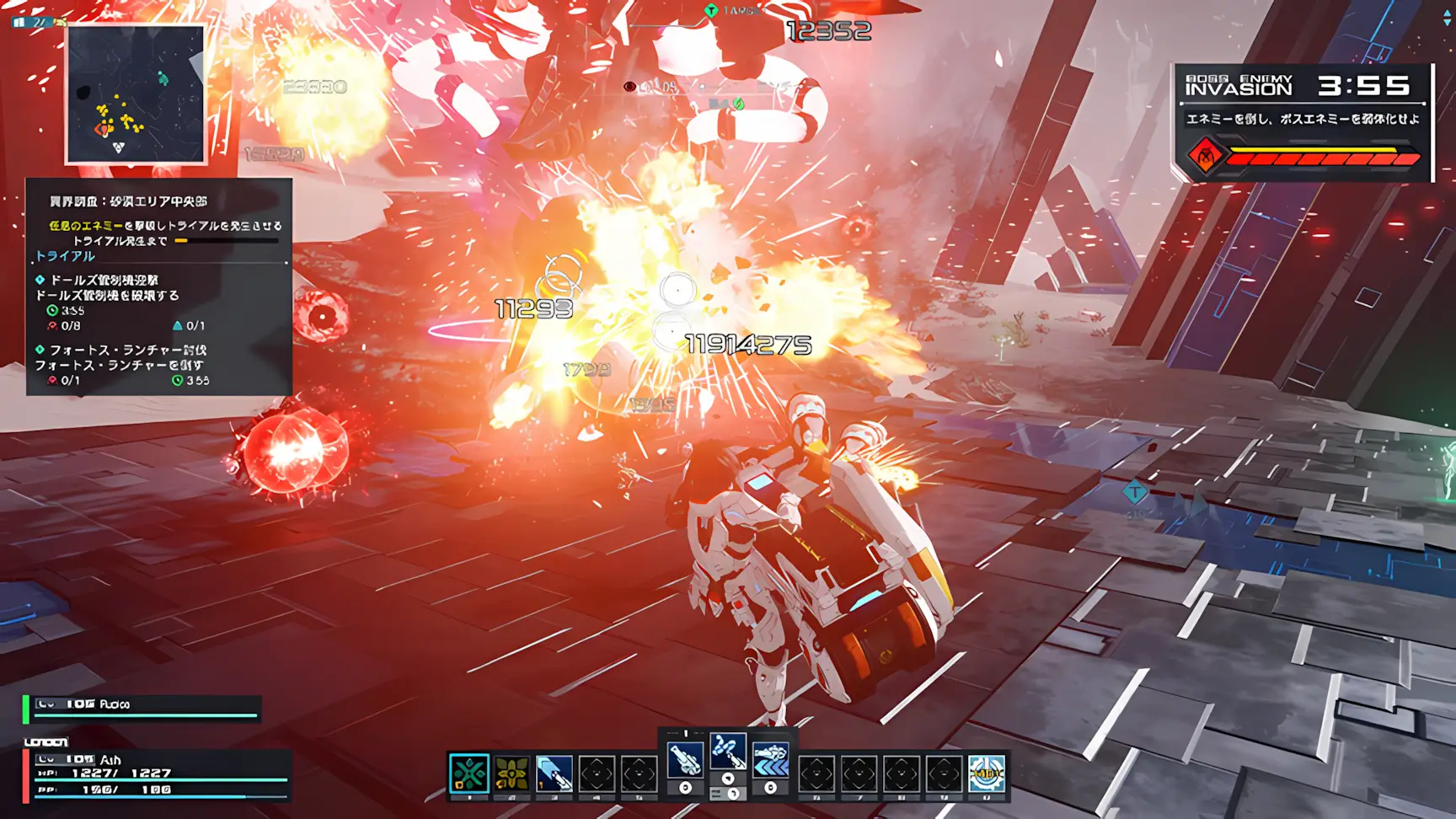1456x819 pixels.
Task: Click the green creature marker on minimap
Action: (163, 78)
